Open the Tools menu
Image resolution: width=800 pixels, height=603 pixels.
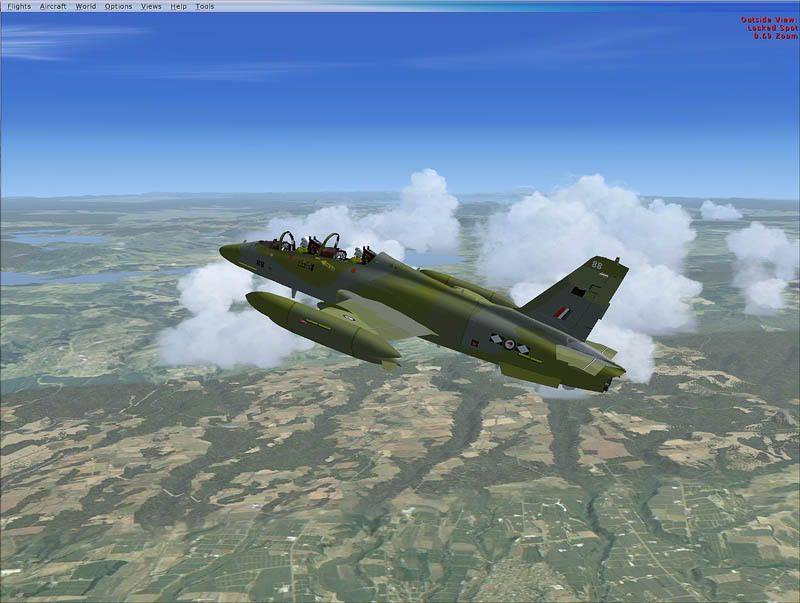point(204,6)
